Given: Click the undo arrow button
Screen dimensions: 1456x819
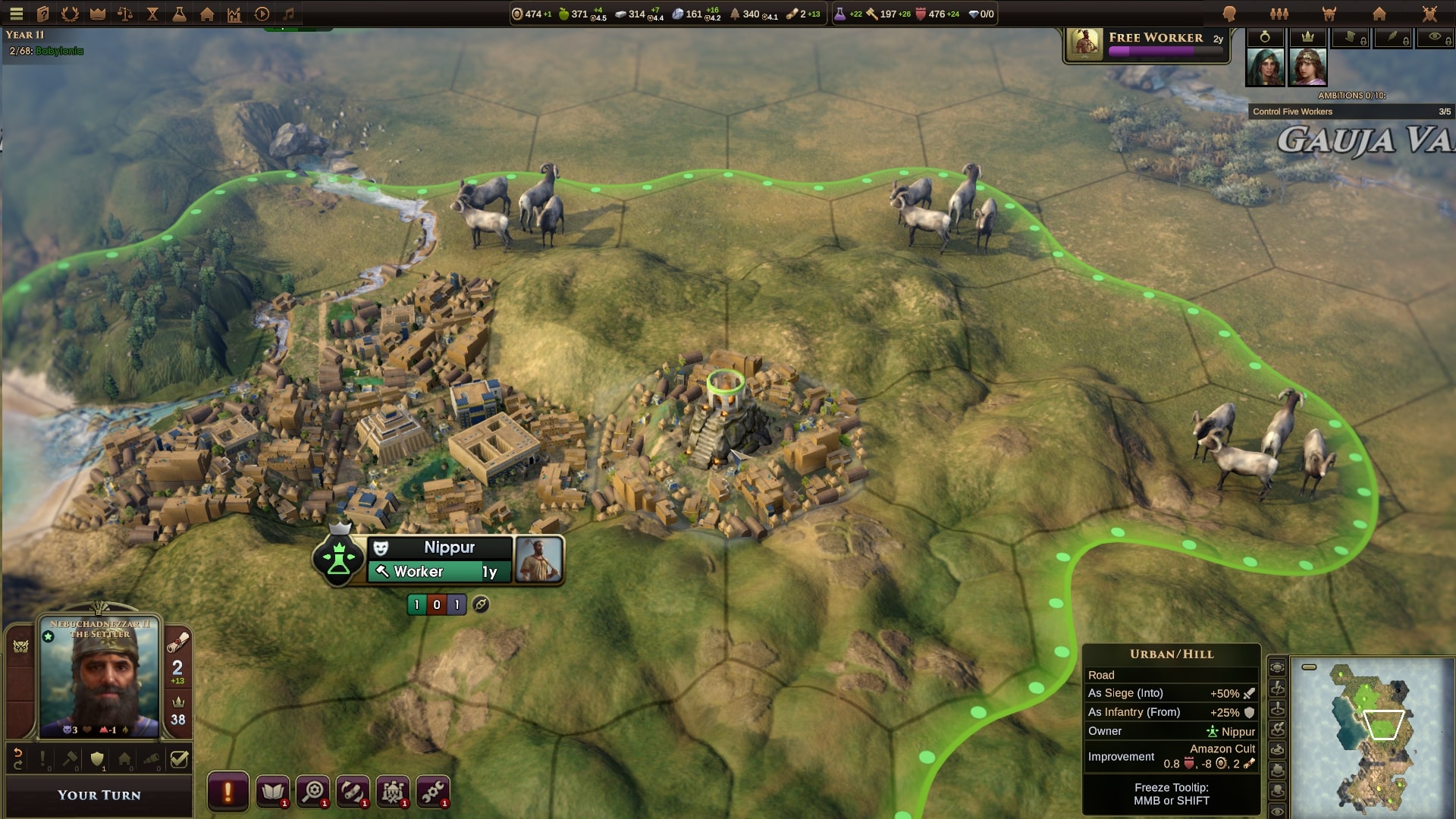Looking at the screenshot, I should tap(18, 758).
